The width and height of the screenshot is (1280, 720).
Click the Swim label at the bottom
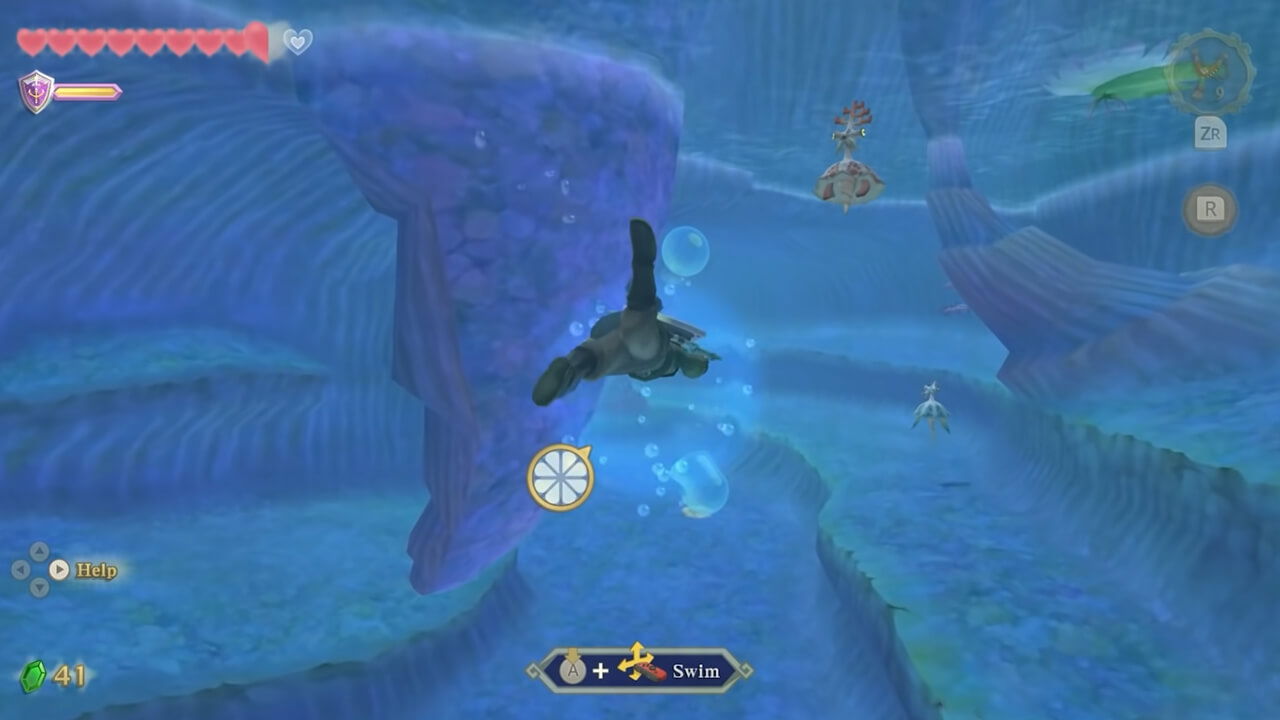[x=696, y=671]
